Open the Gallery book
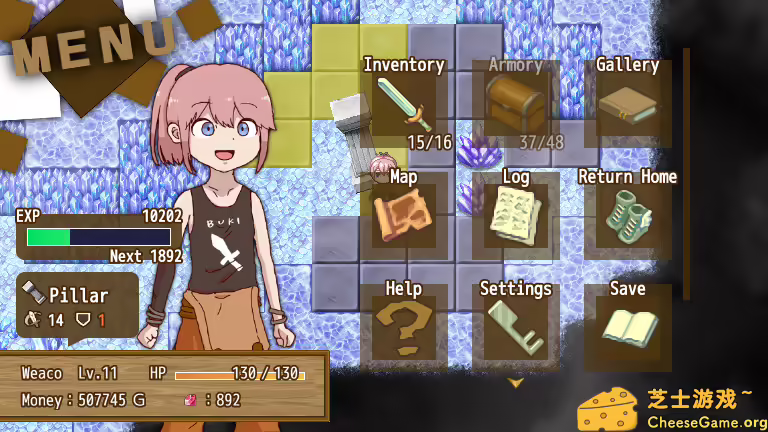The width and height of the screenshot is (768, 432). [627, 102]
